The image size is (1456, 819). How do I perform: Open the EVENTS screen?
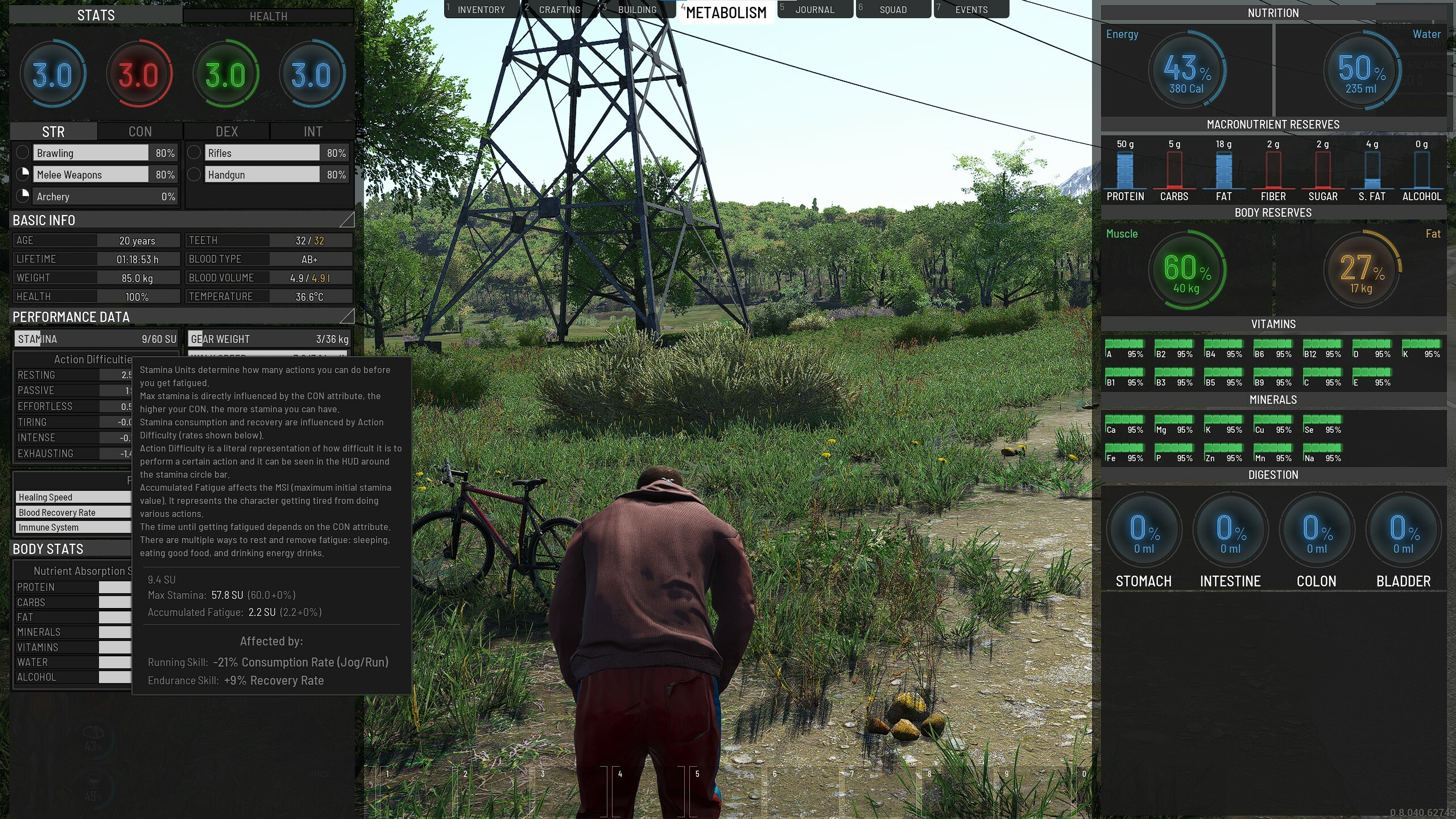pyautogui.click(x=971, y=9)
